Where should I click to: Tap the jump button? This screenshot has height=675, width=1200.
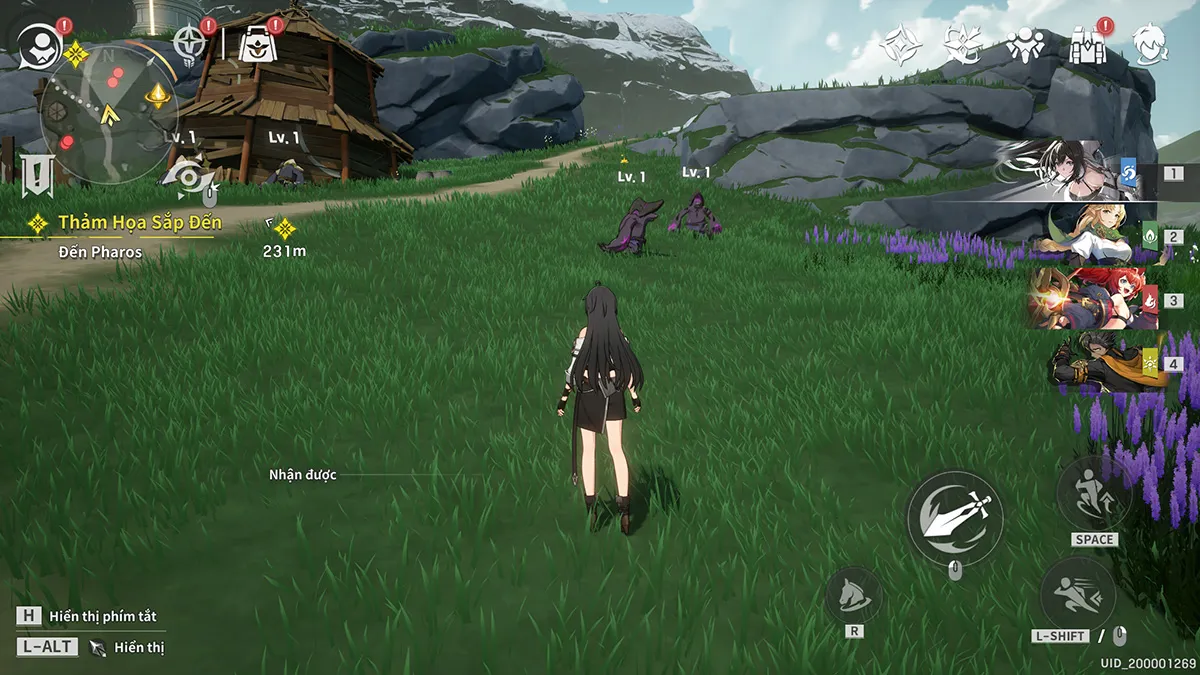click(1094, 495)
